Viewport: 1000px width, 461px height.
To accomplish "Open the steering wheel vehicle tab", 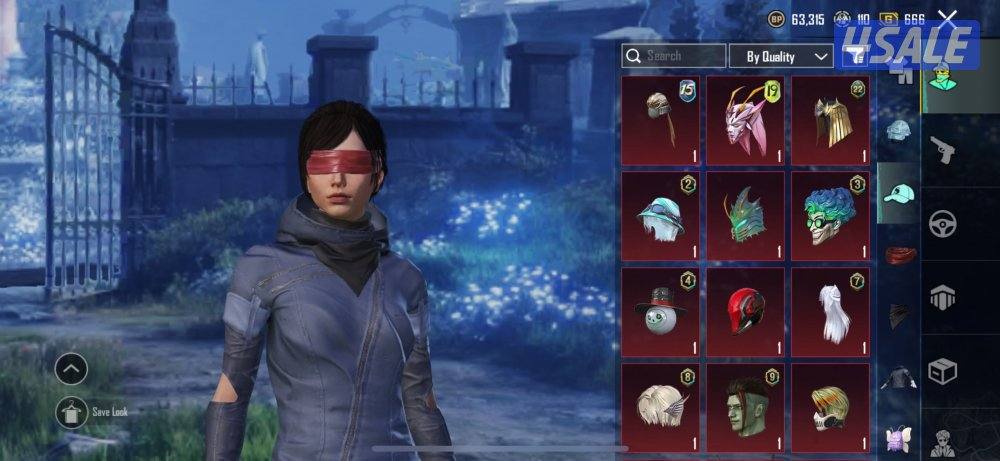I will click(942, 223).
